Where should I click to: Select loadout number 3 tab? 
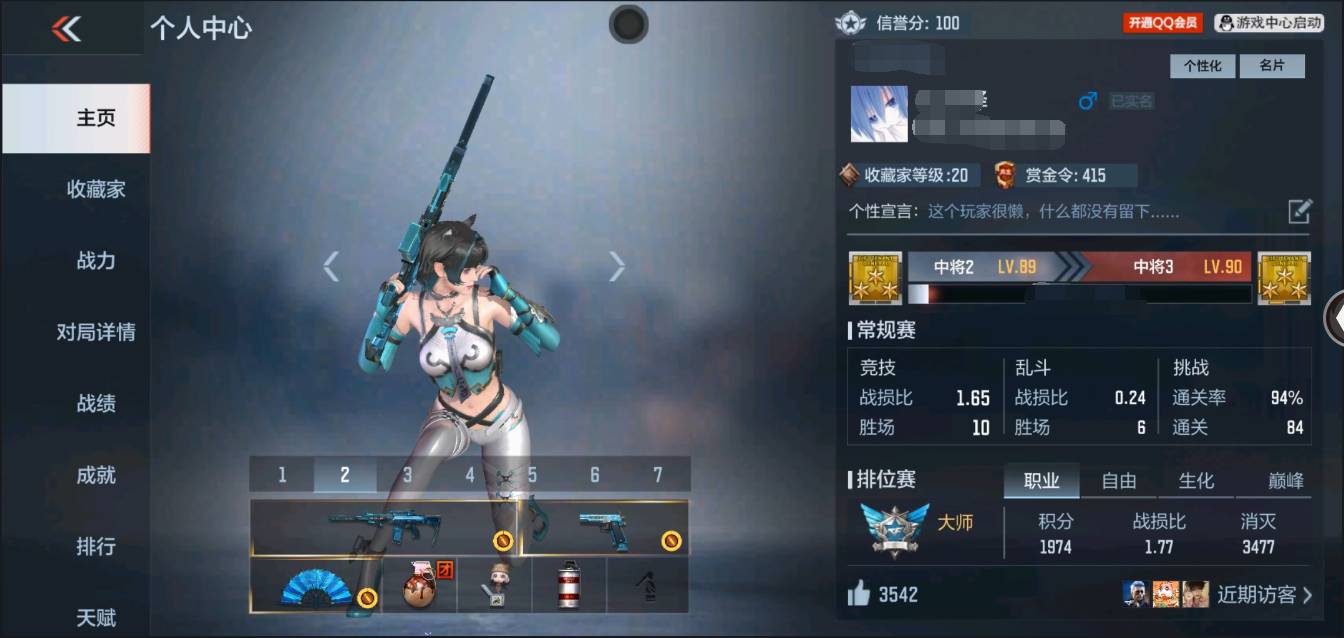[407, 475]
